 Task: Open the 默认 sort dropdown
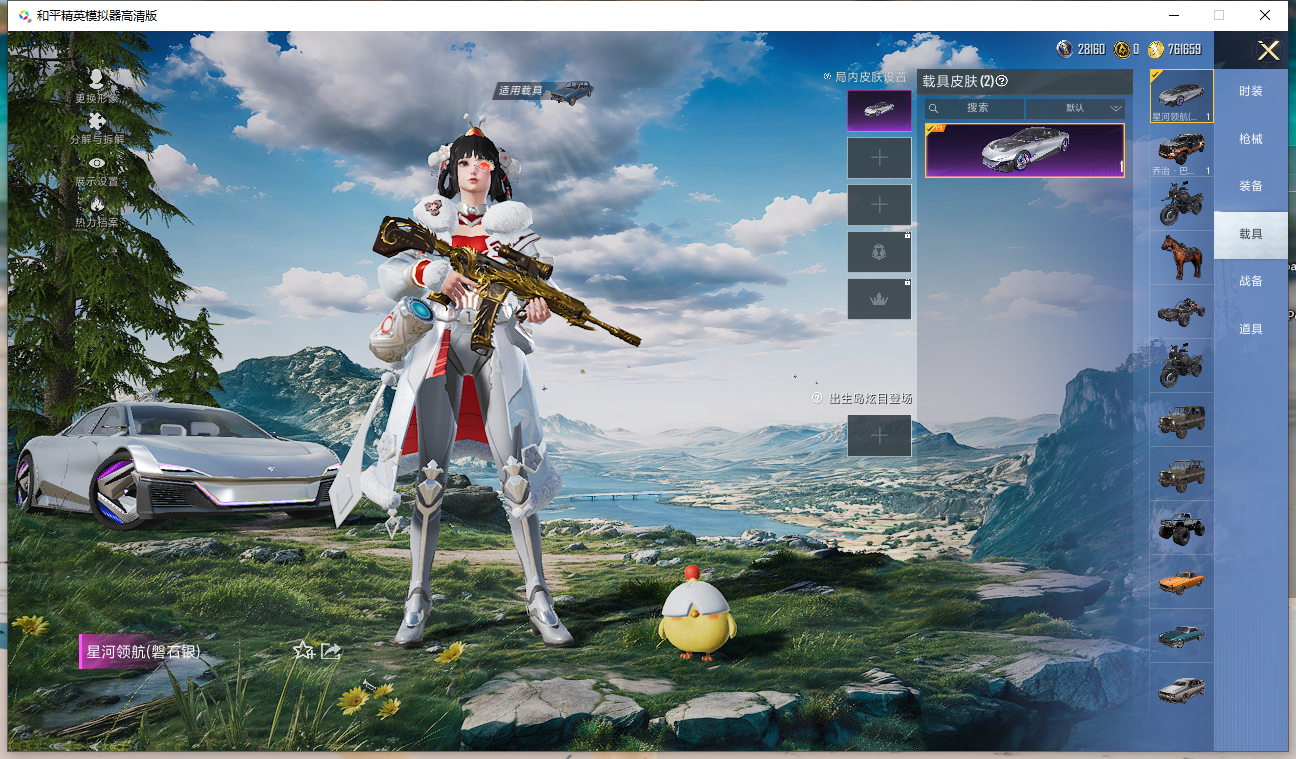(1076, 108)
